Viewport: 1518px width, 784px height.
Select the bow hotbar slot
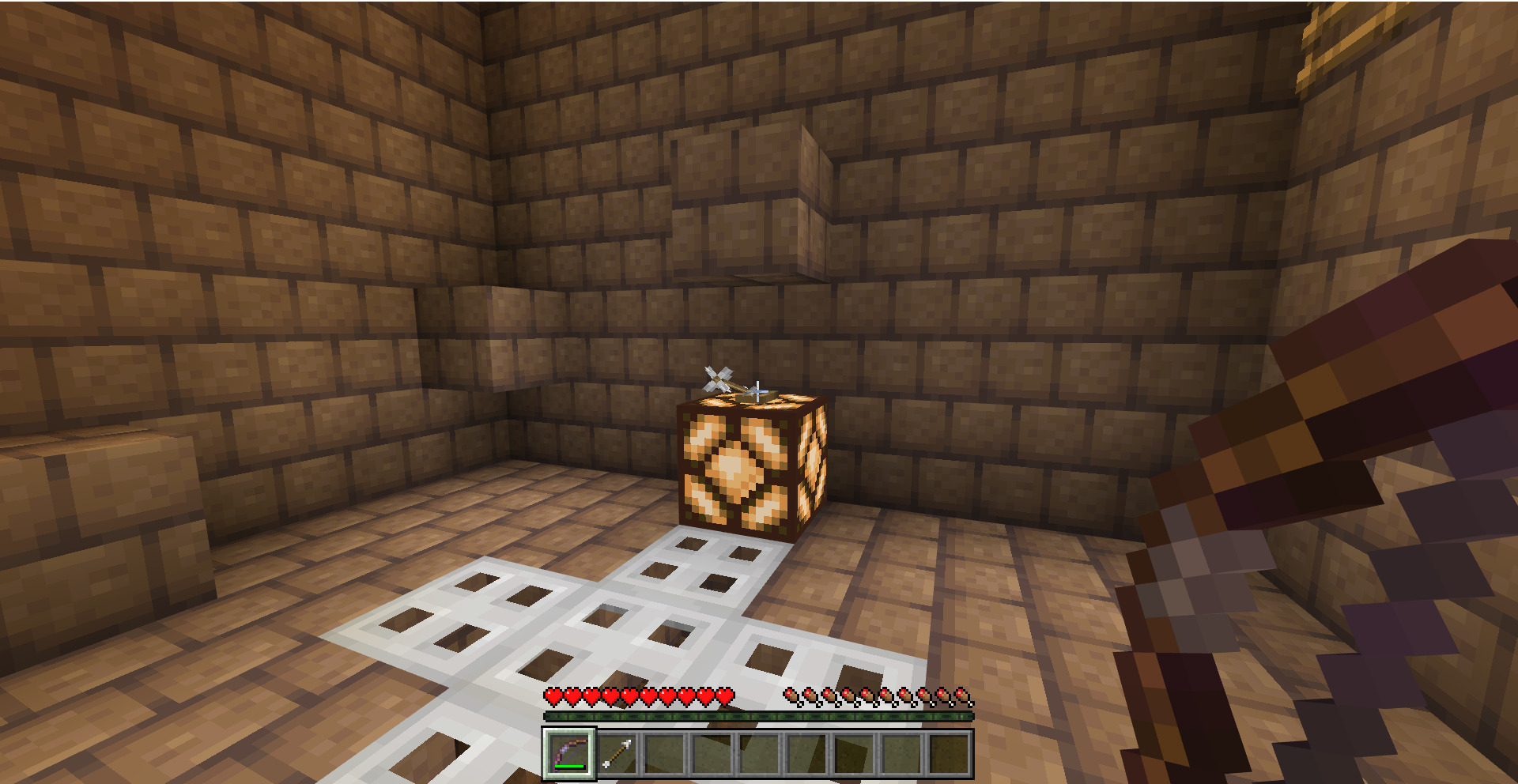tap(569, 753)
